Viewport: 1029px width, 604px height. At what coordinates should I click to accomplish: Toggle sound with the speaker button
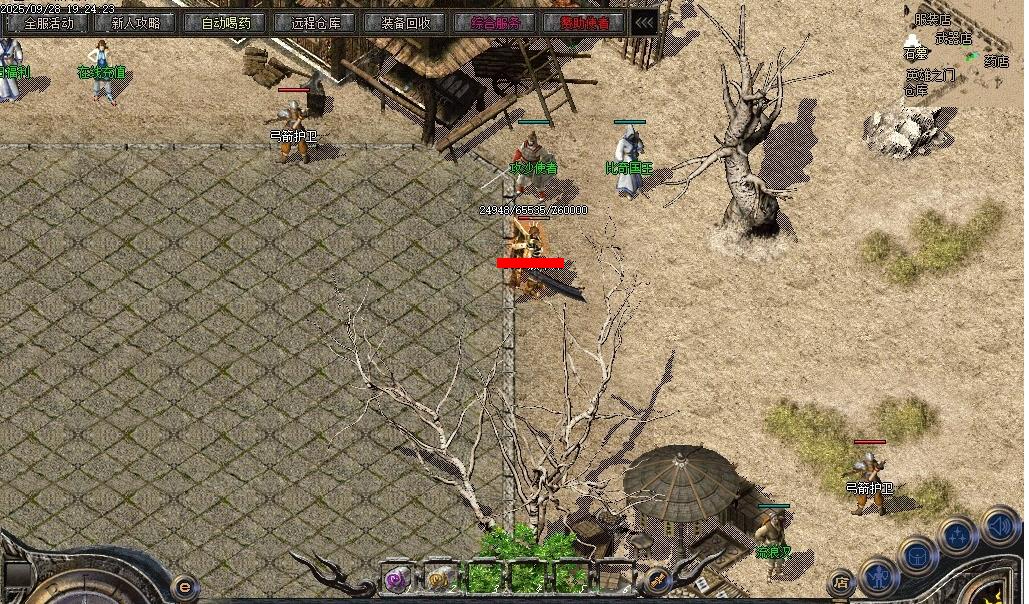click(x=998, y=524)
